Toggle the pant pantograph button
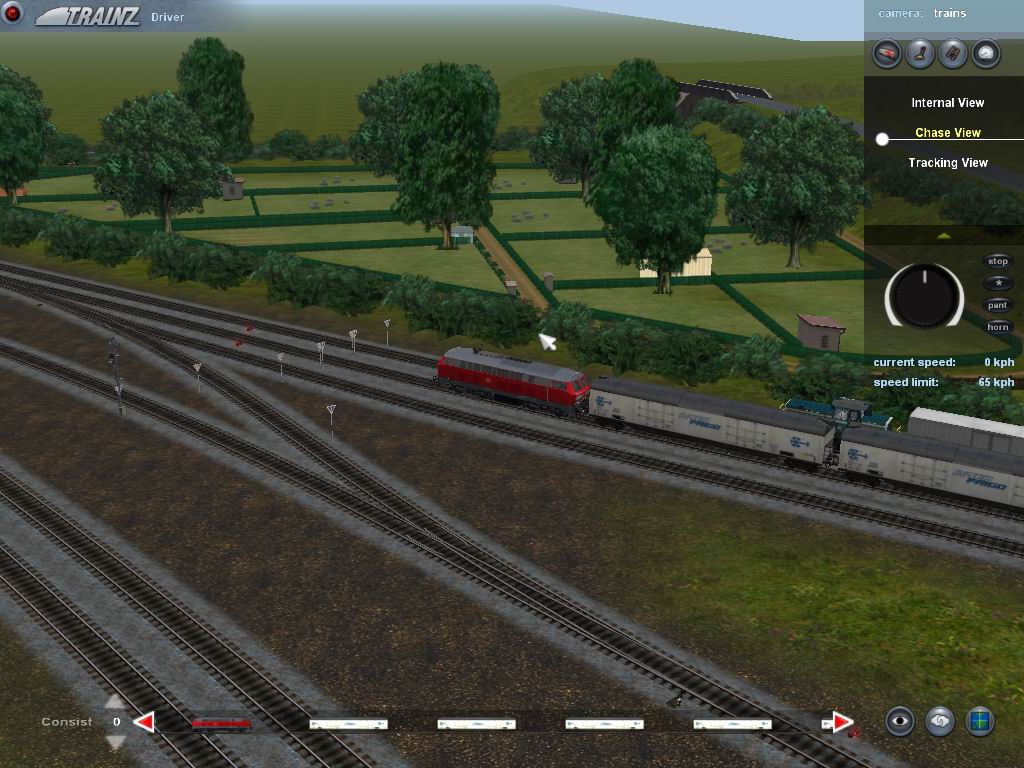This screenshot has width=1024, height=768. 998,306
